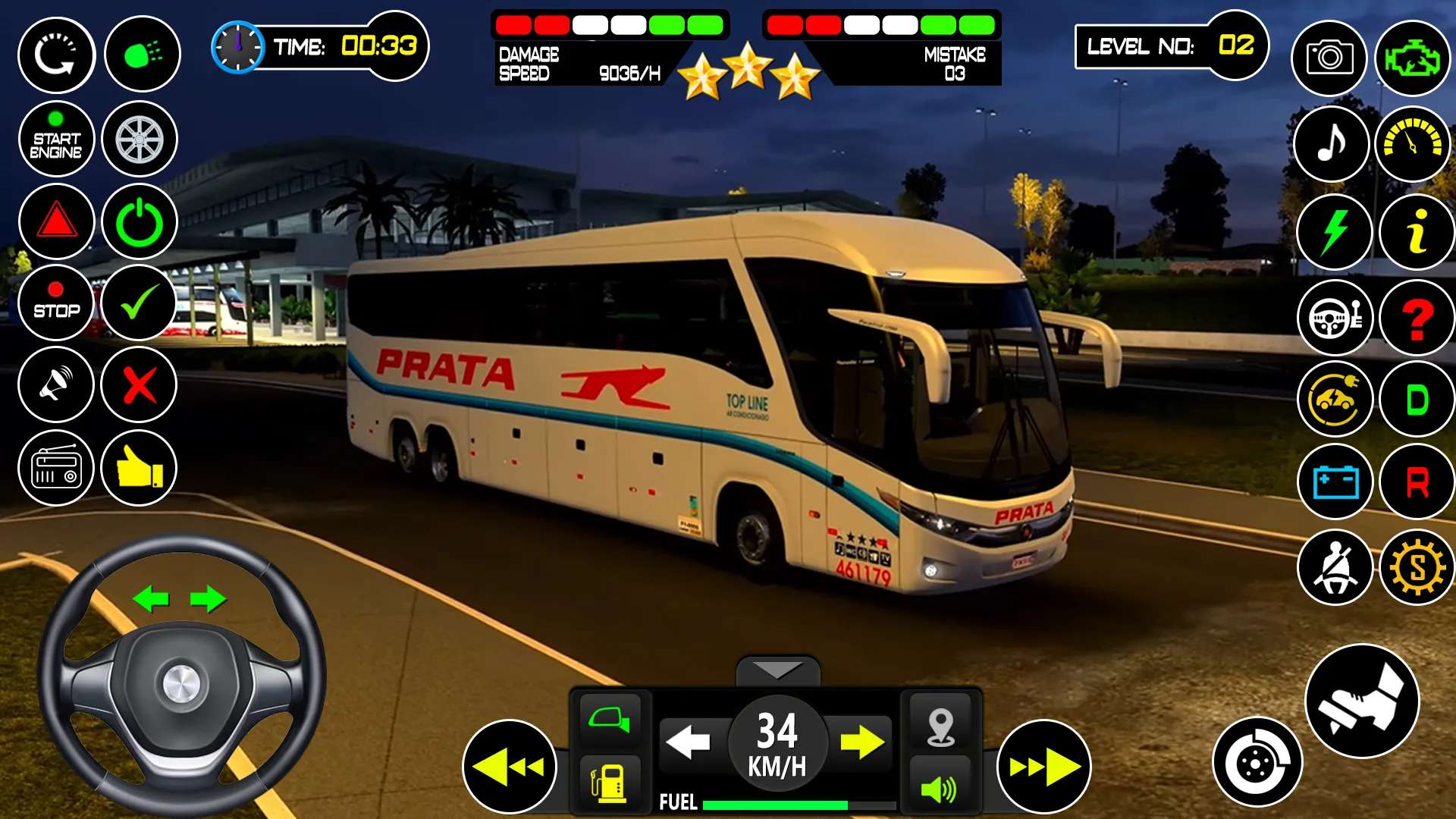Tap the battery indicator icon
This screenshot has height=819, width=1456.
1332,480
